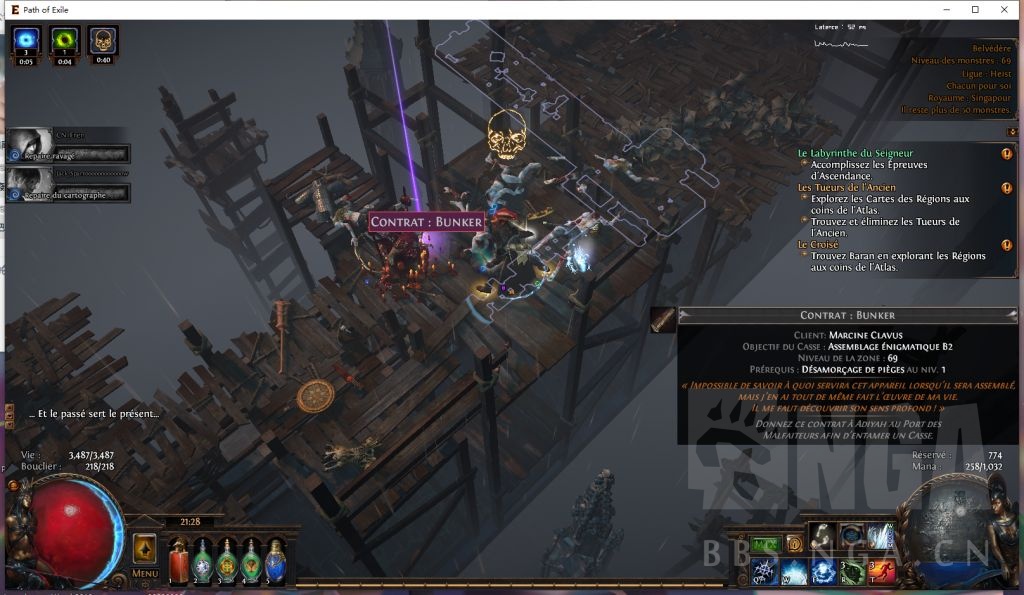Open Le Labyrinthe du Seigneur quest entry
Viewport: 1024px width, 595px height.
coord(854,153)
